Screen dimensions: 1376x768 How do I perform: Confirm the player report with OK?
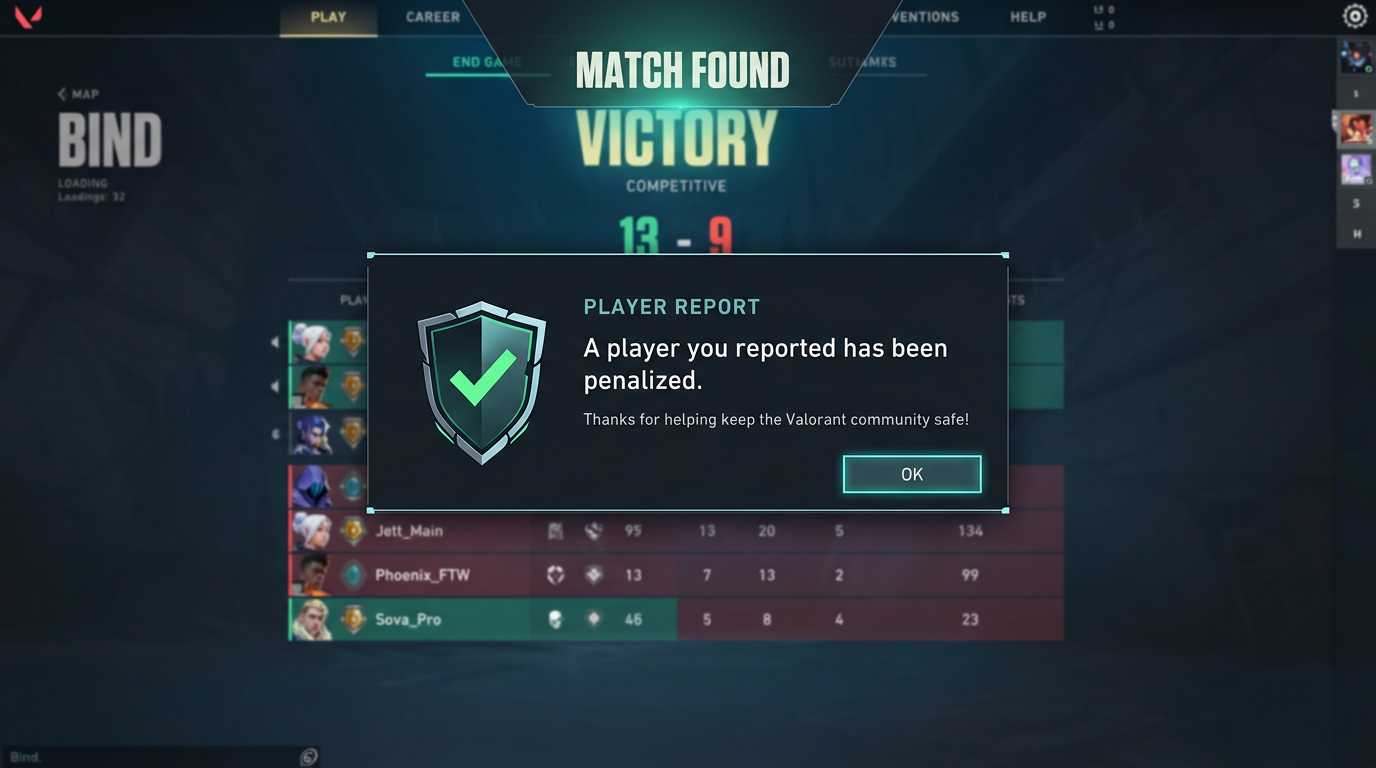911,474
